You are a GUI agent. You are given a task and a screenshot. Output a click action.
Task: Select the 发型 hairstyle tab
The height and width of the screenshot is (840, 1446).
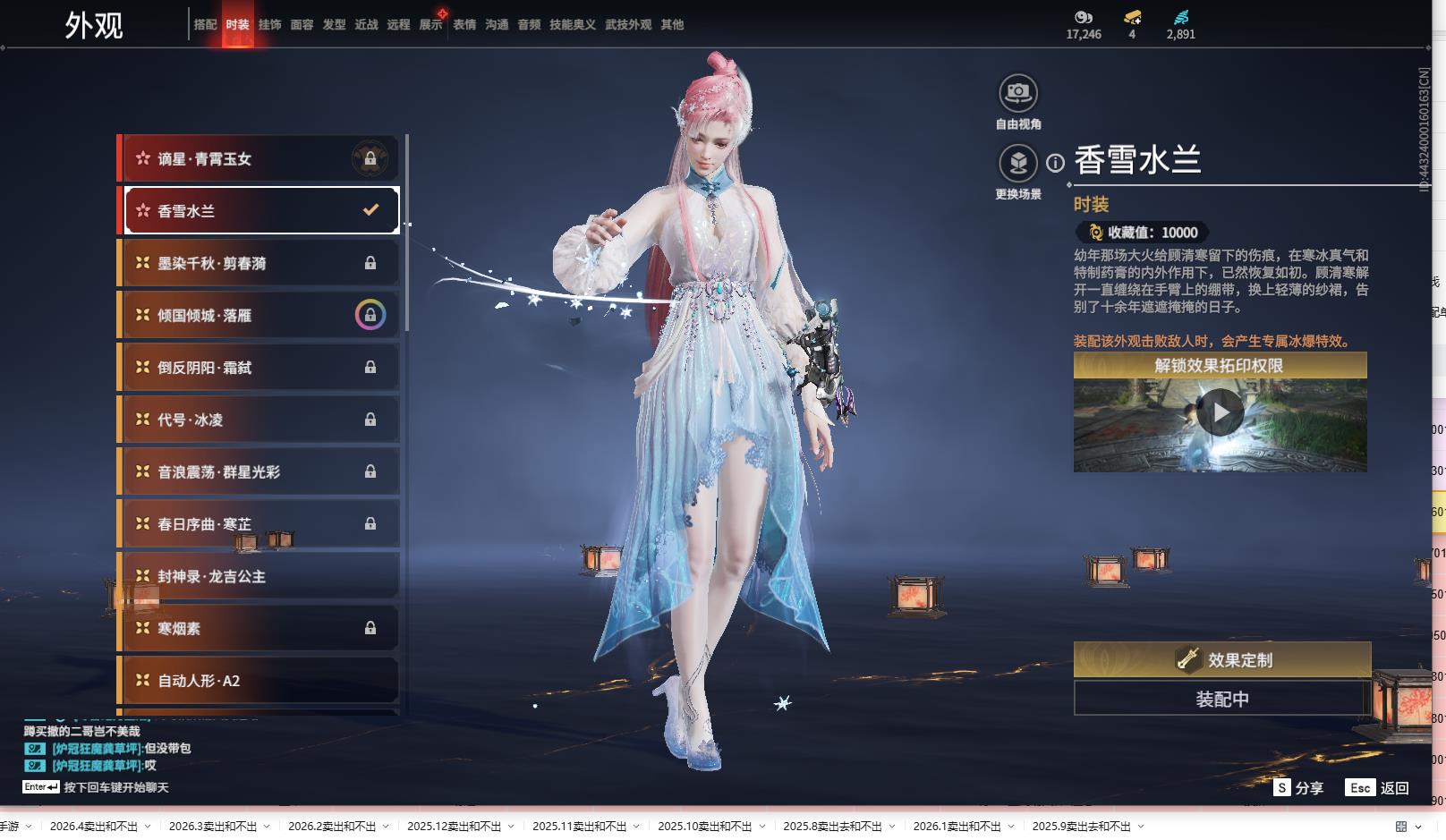tap(334, 25)
